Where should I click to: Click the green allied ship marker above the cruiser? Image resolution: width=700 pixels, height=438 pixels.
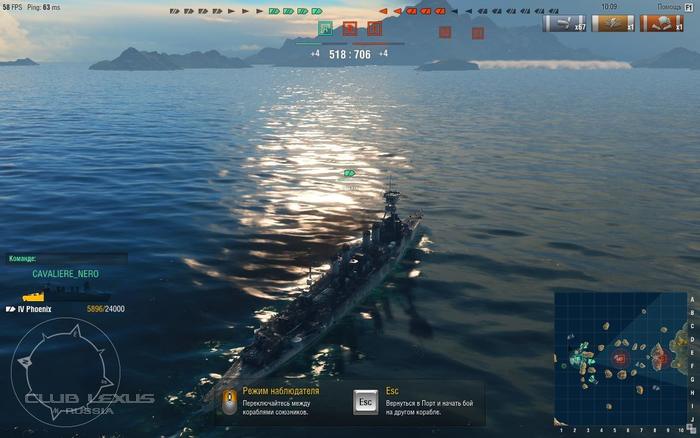coord(350,173)
